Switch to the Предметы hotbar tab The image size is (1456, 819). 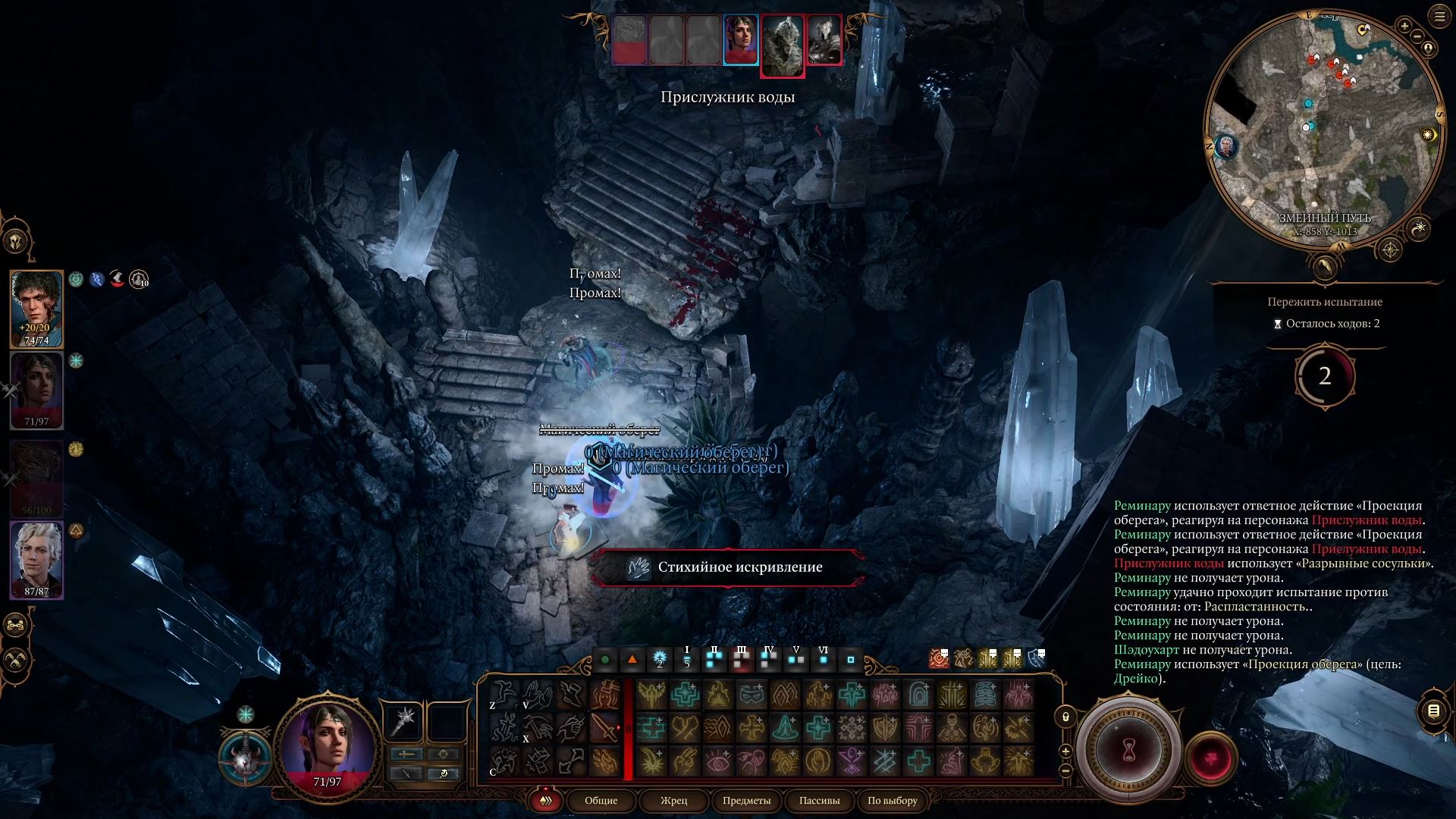(x=748, y=801)
